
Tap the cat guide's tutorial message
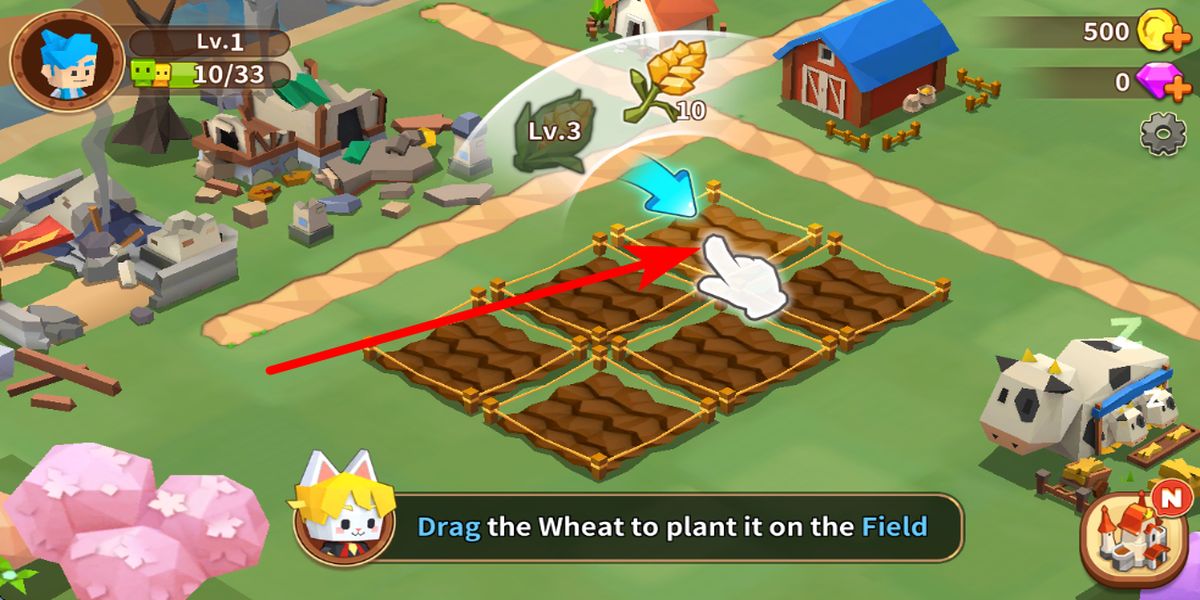[672, 527]
